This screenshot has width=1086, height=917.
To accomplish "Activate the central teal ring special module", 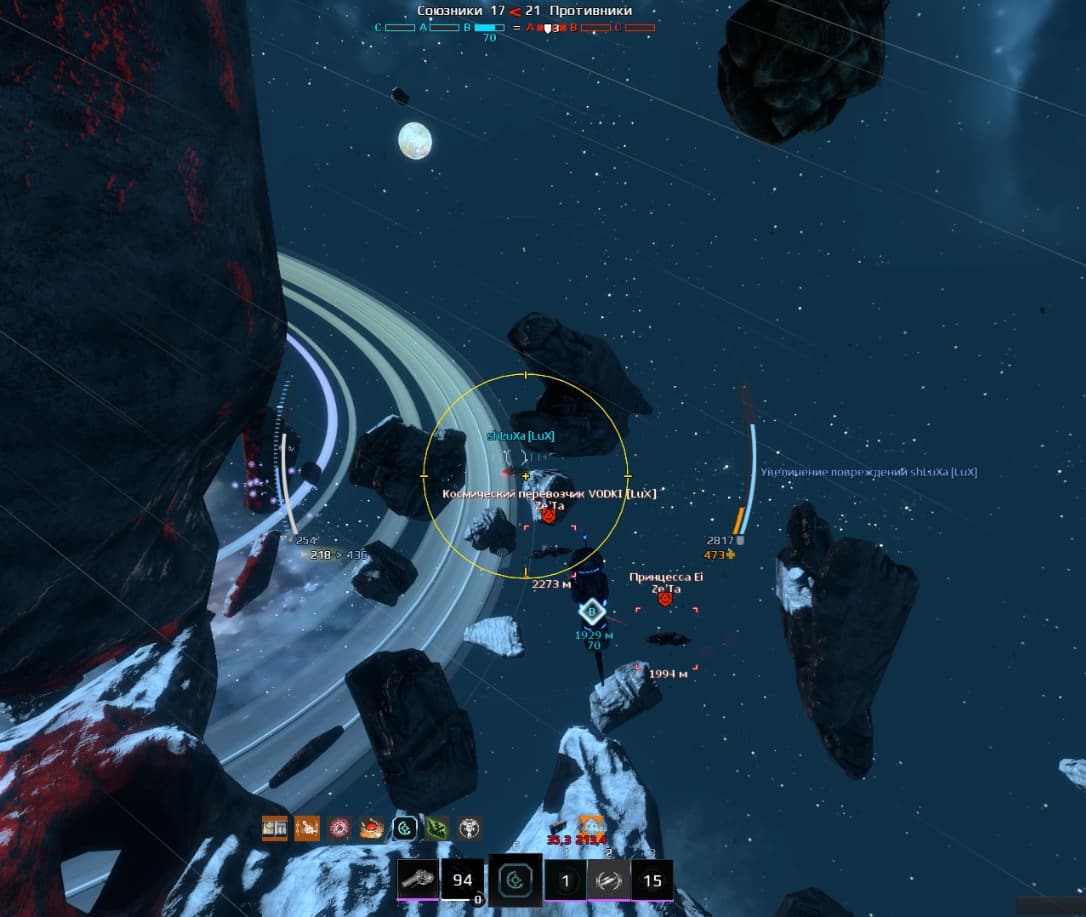I will [x=515, y=881].
